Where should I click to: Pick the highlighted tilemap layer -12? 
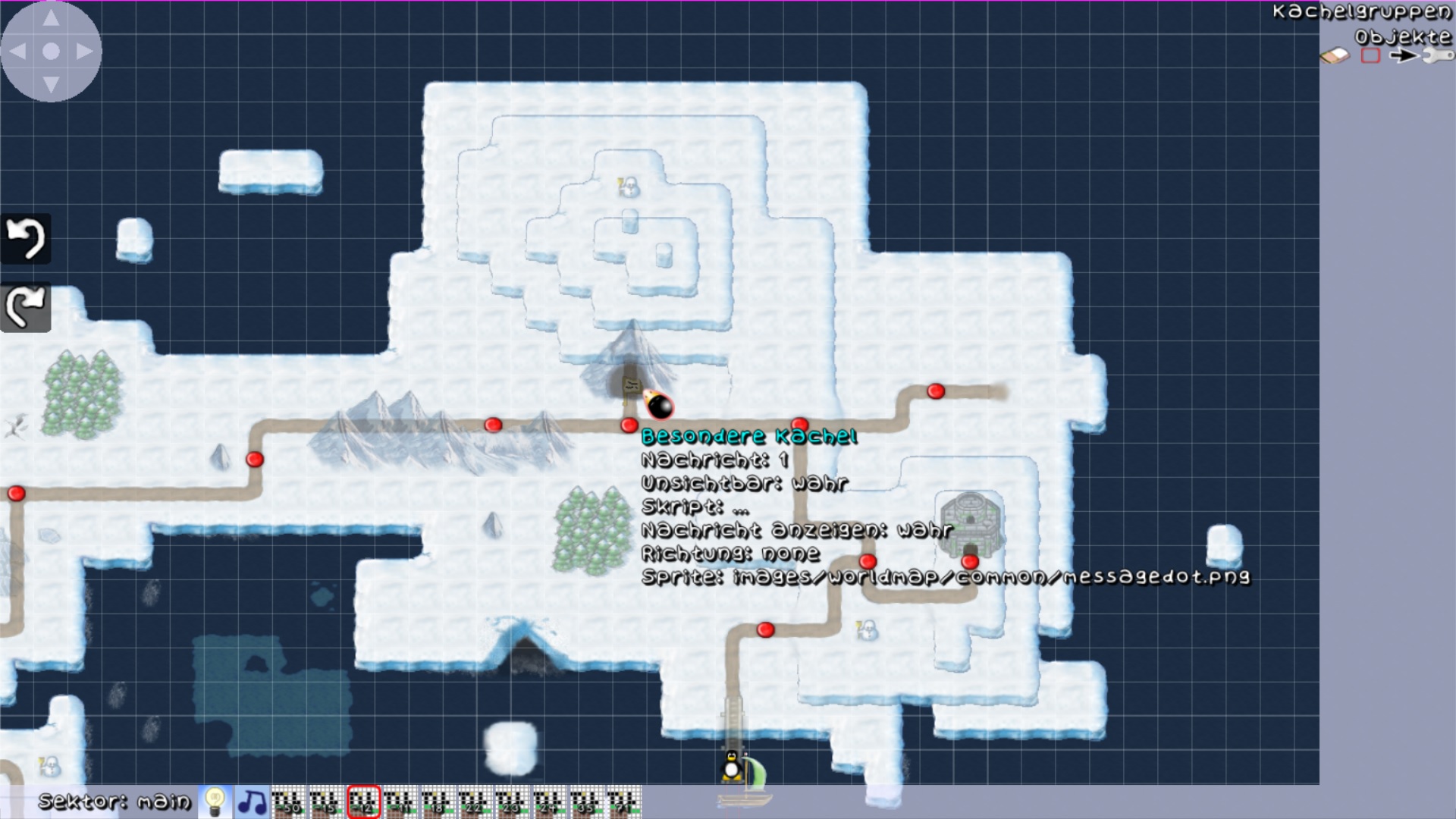tap(363, 802)
